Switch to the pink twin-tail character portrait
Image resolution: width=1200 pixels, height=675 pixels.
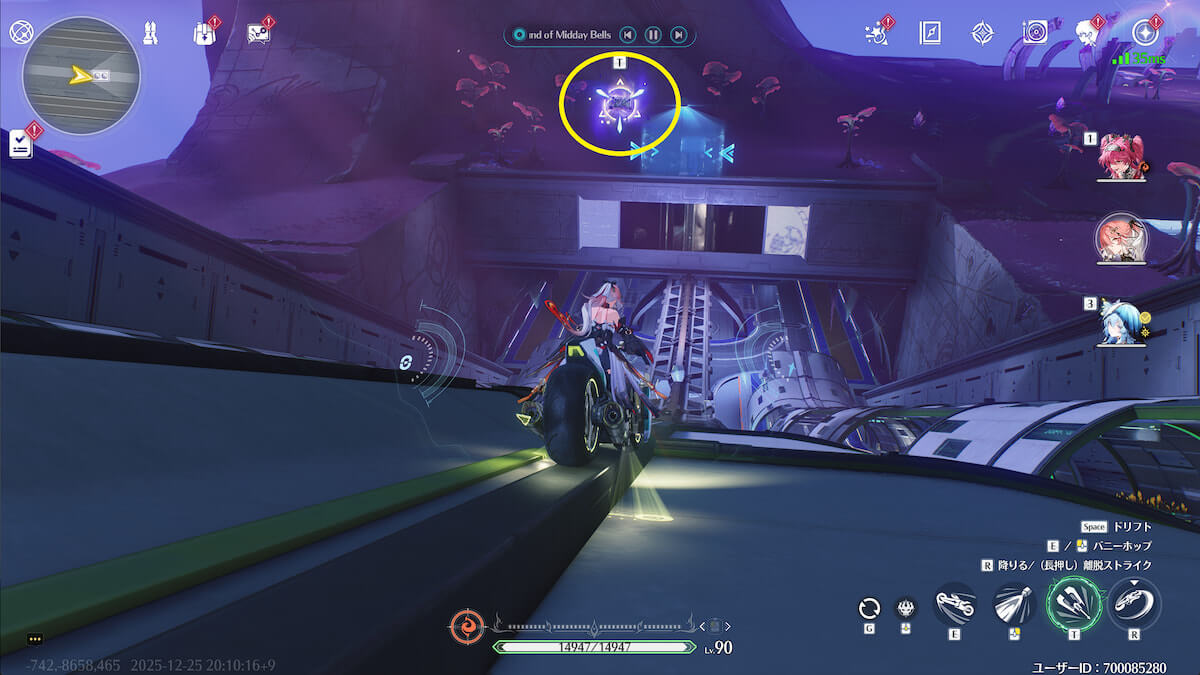click(x=1120, y=158)
